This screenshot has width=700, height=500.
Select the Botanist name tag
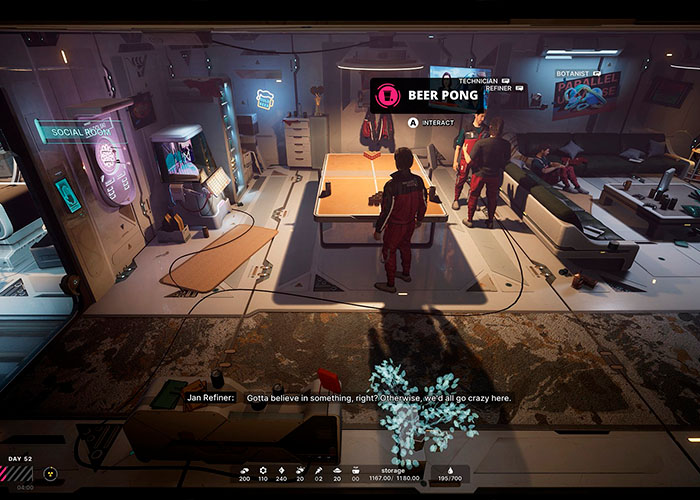576,73
